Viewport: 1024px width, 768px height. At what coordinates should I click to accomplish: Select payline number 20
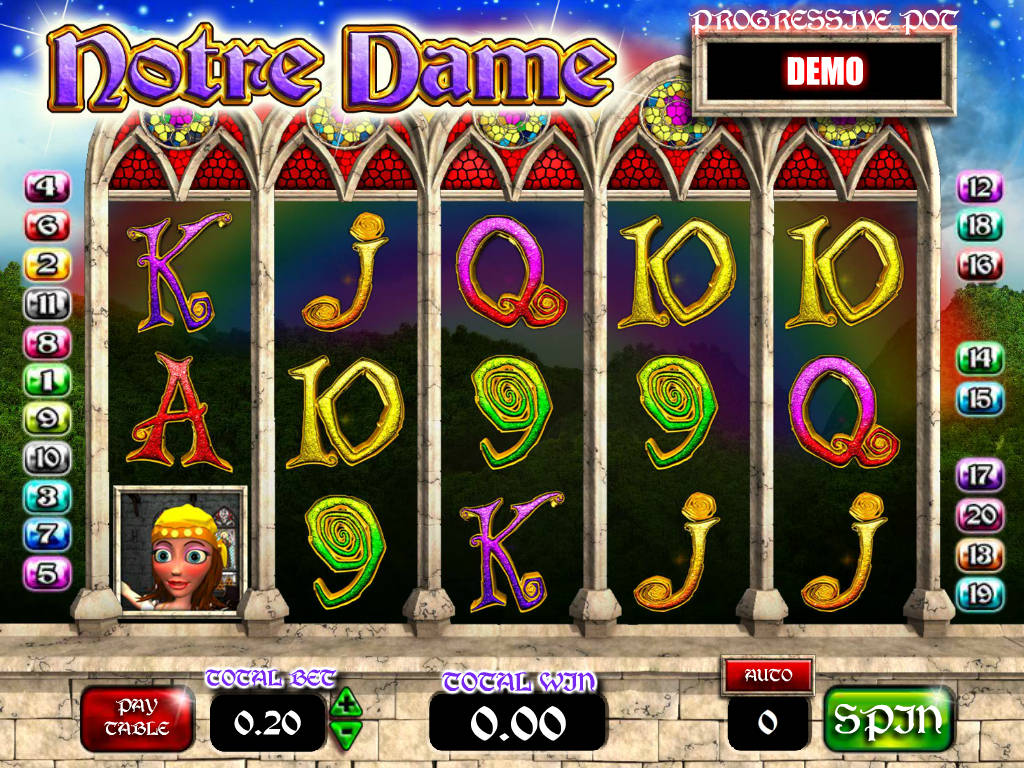pyautogui.click(x=979, y=516)
